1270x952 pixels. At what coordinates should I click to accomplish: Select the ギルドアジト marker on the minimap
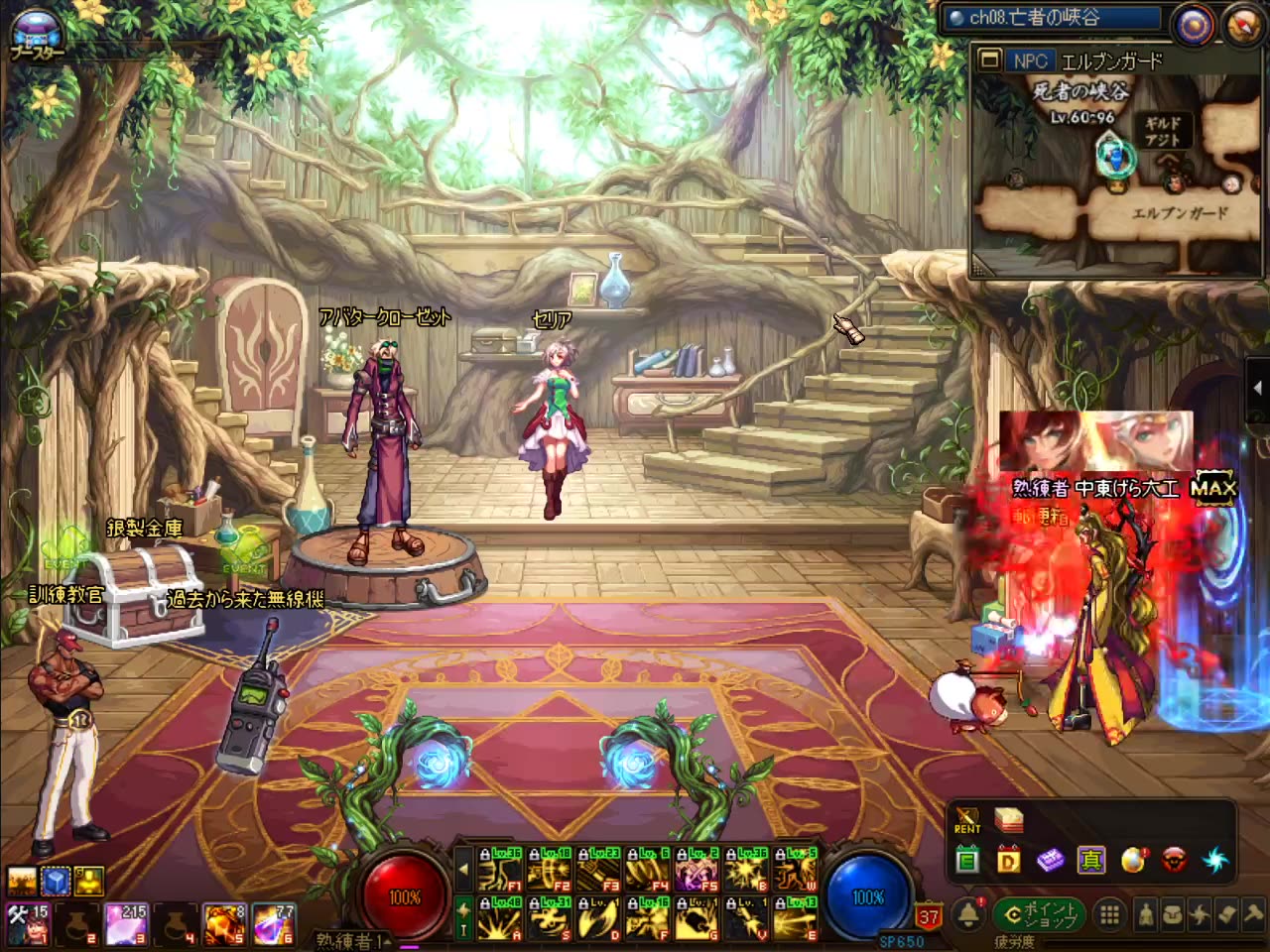(1162, 132)
